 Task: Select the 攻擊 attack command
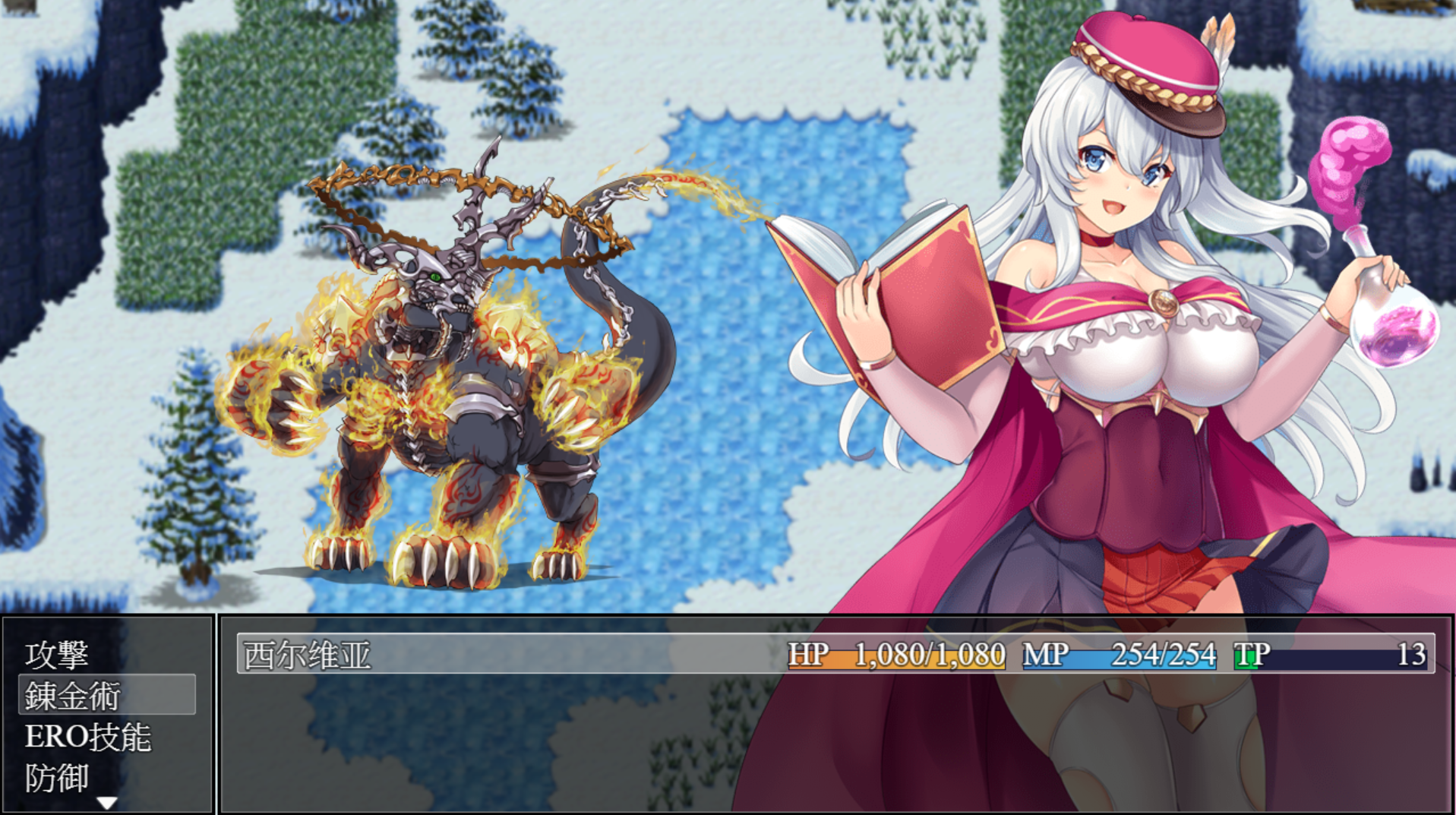[58, 655]
